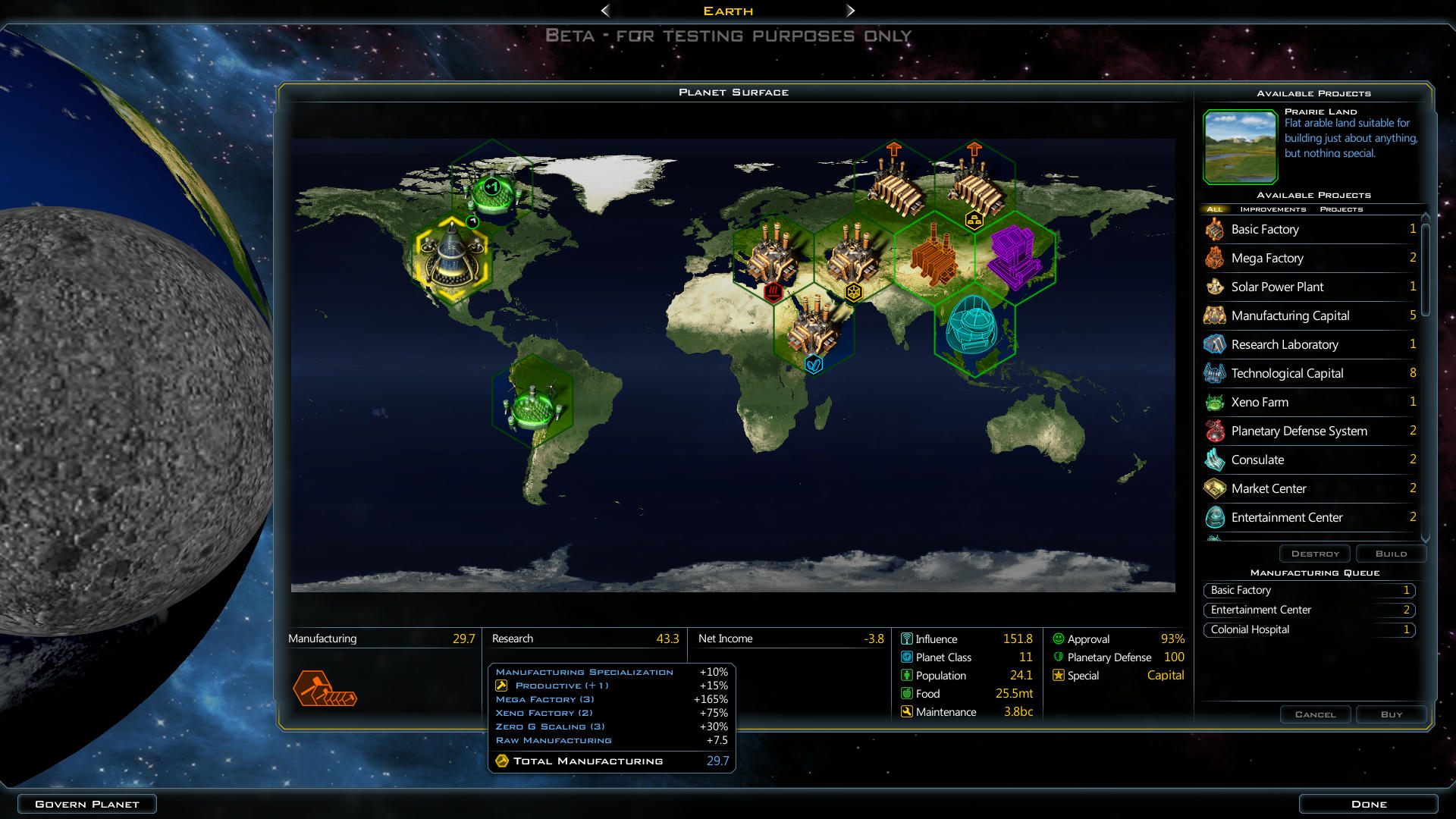Switch to the Projects filter tab
The height and width of the screenshot is (819, 1456).
coord(1341,209)
